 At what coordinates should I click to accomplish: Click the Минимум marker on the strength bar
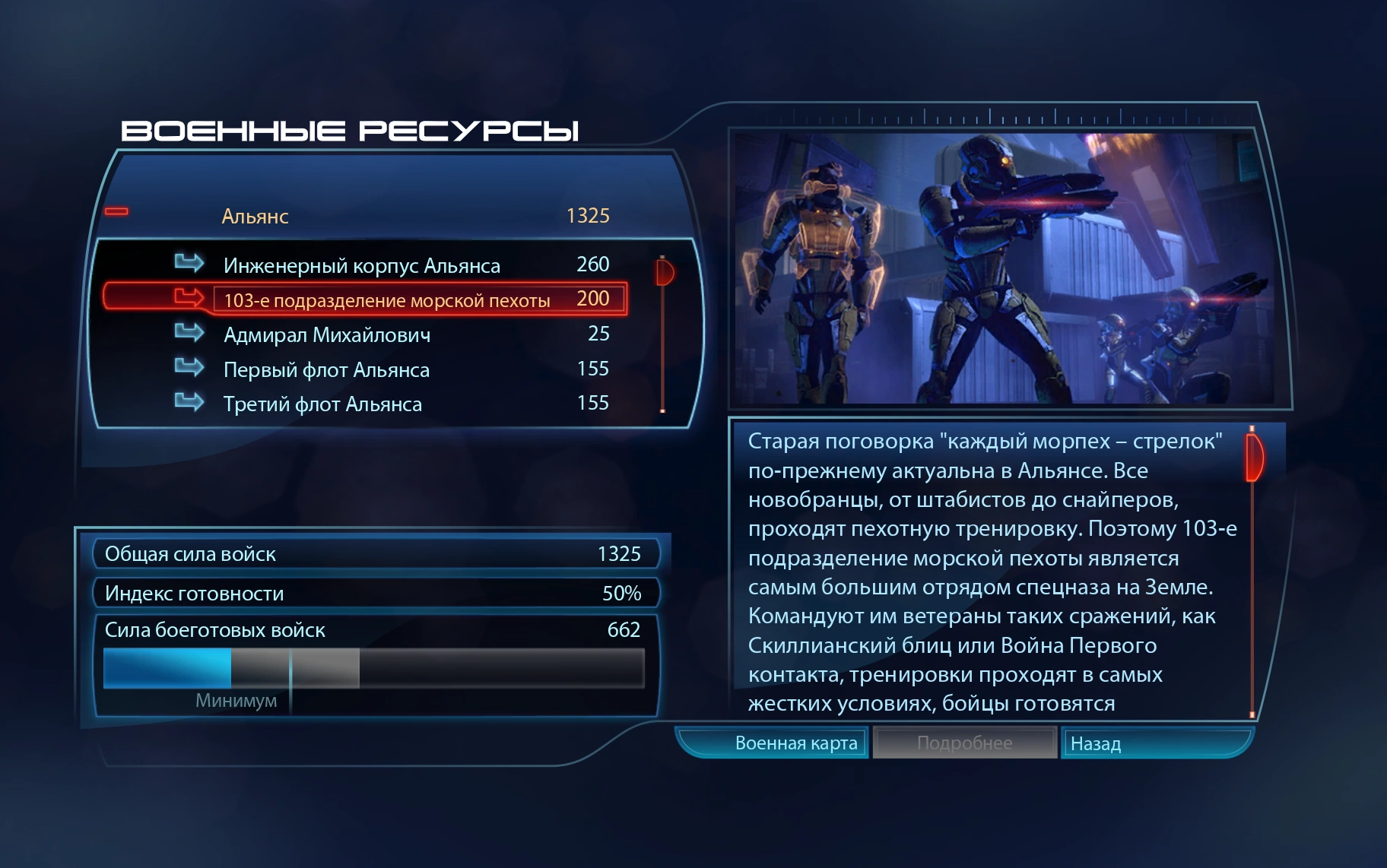238,702
